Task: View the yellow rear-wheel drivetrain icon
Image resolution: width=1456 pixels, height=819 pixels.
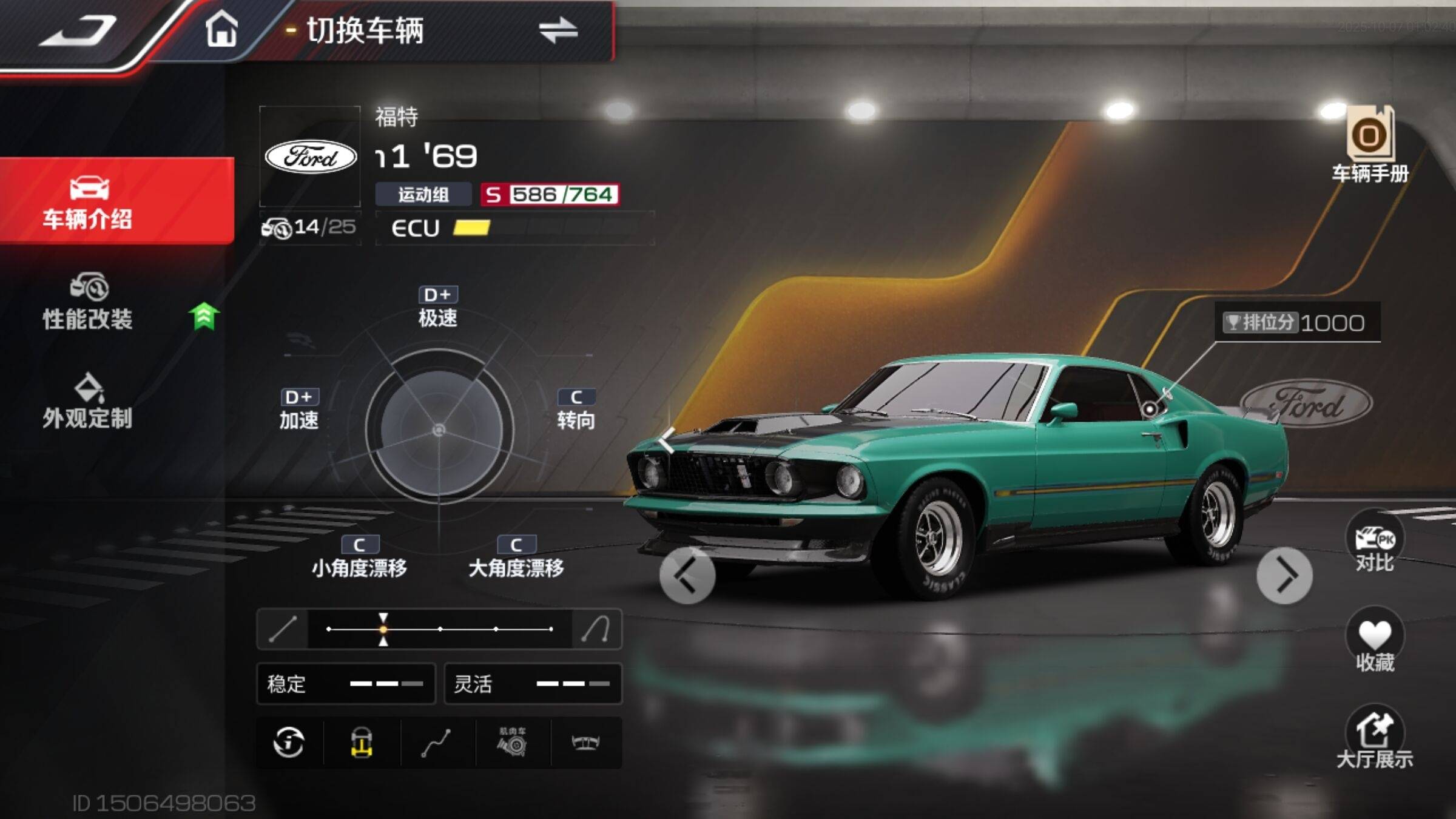Action: coord(362,743)
